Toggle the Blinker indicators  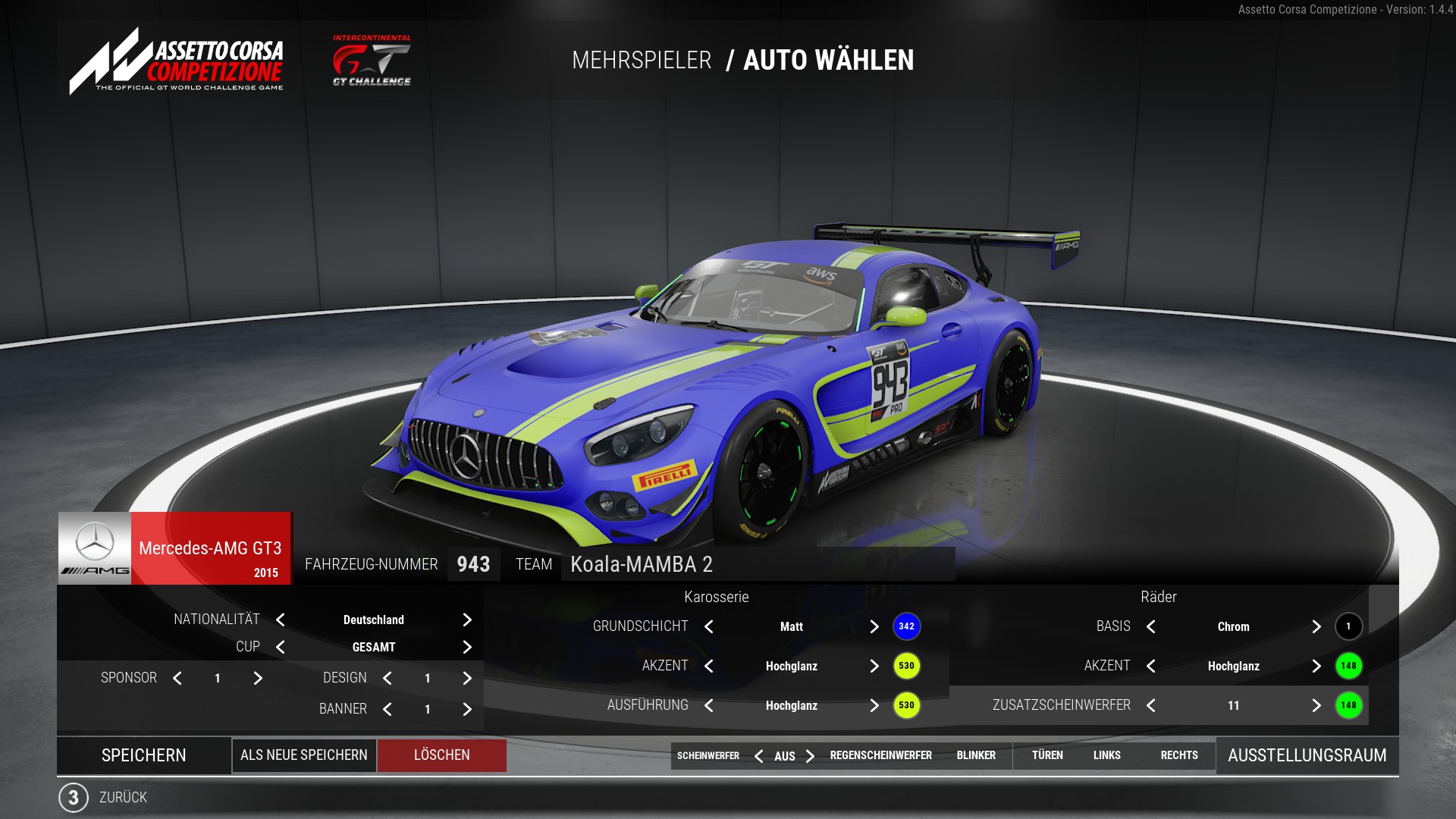(x=976, y=755)
